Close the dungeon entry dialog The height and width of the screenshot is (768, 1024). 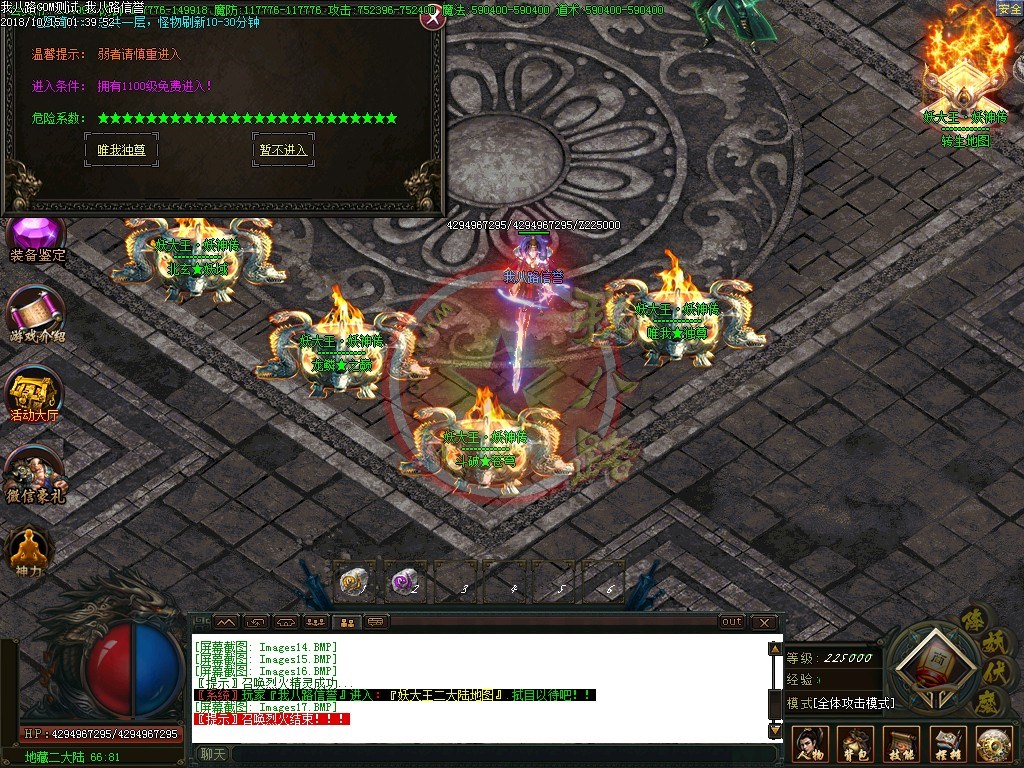431,18
